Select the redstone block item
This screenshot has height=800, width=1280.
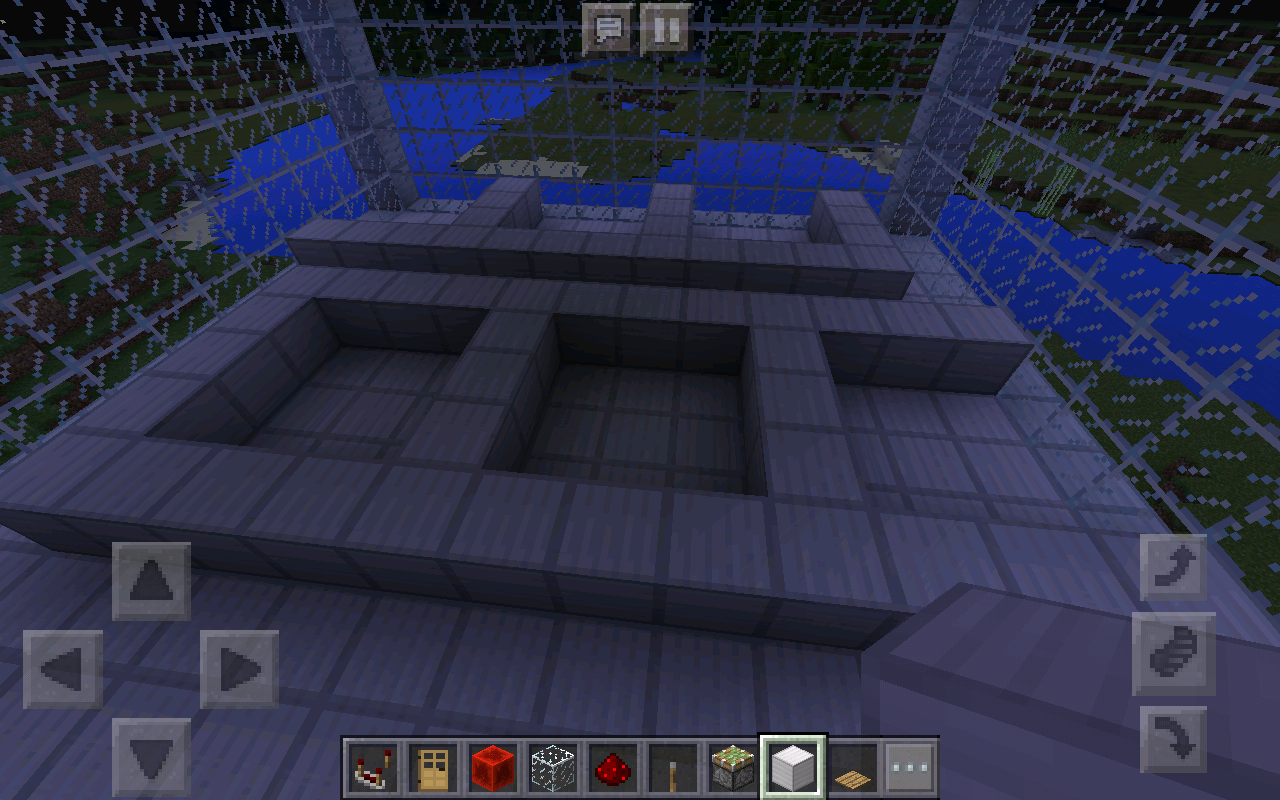click(x=492, y=767)
